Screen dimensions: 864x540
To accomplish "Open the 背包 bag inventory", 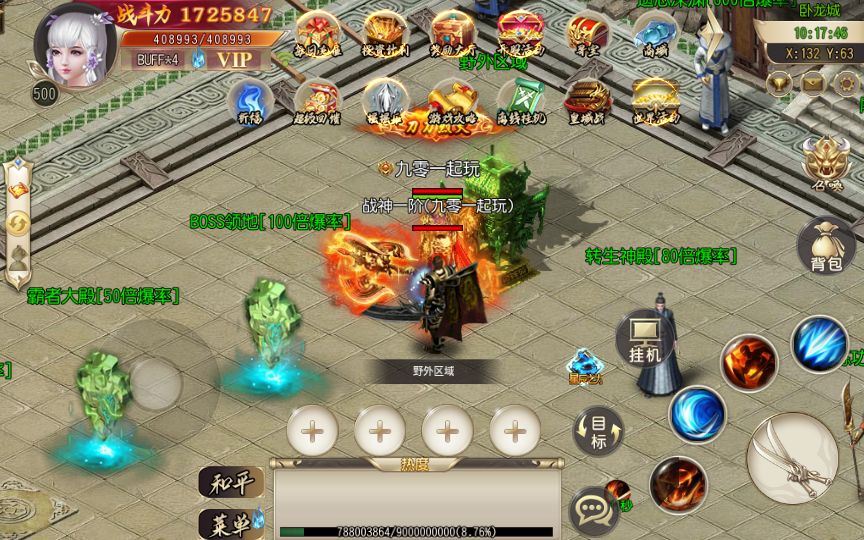I will pos(826,246).
